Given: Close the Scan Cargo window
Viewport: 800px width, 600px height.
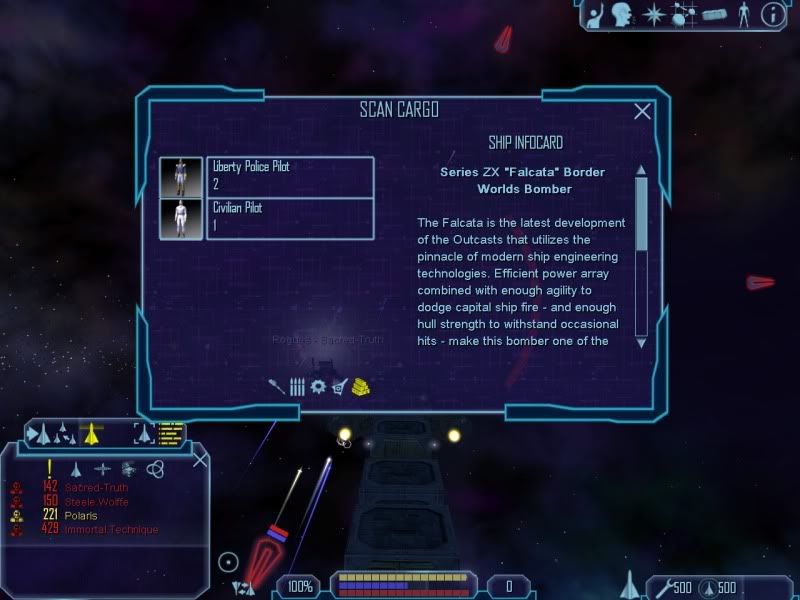Looking at the screenshot, I should (x=642, y=111).
